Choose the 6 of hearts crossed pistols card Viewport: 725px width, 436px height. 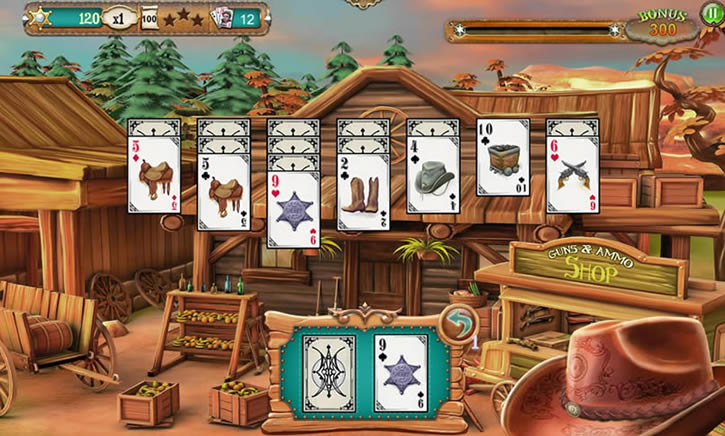[x=573, y=174]
